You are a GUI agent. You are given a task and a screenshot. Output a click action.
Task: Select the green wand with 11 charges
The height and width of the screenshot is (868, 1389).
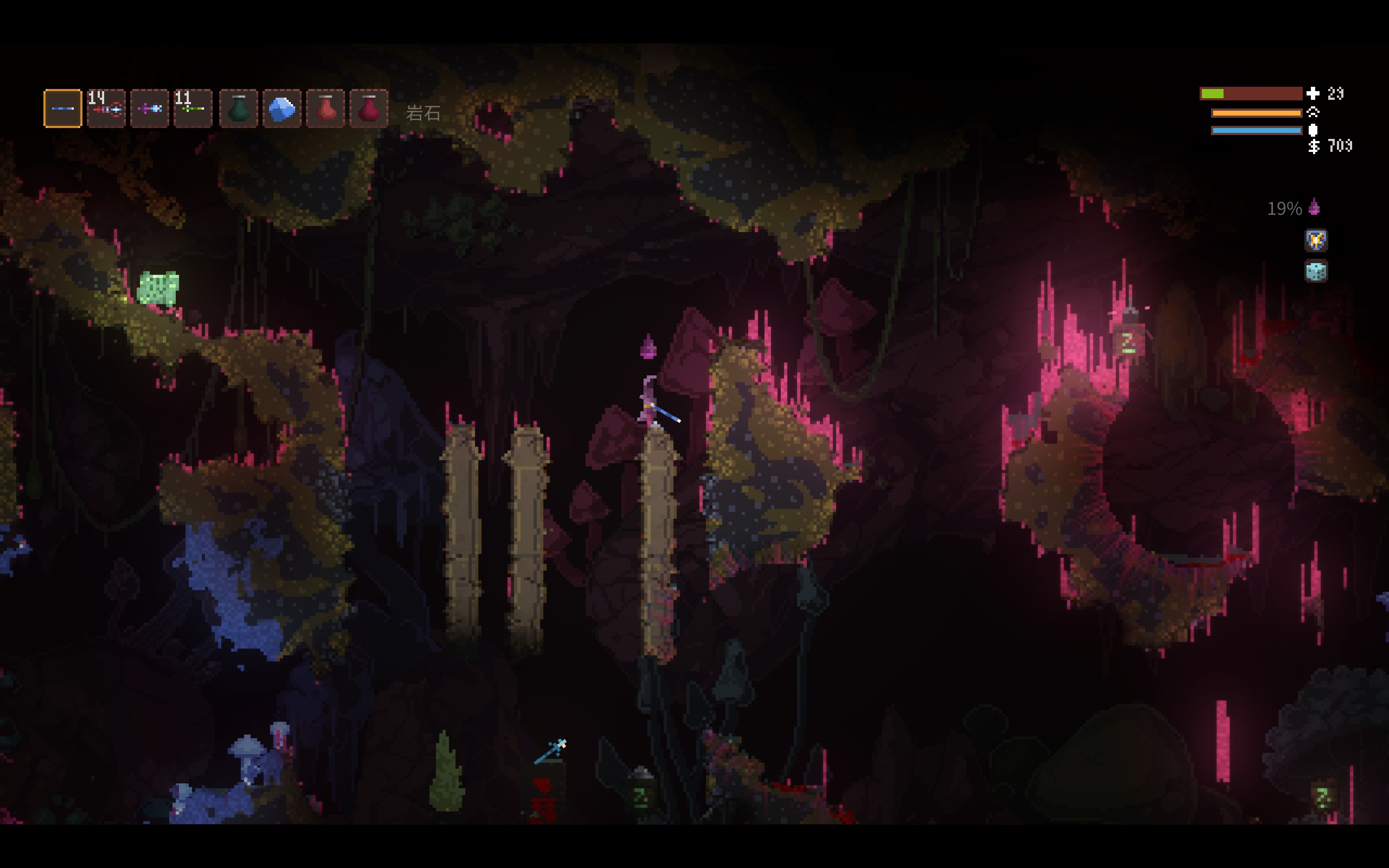(x=193, y=108)
